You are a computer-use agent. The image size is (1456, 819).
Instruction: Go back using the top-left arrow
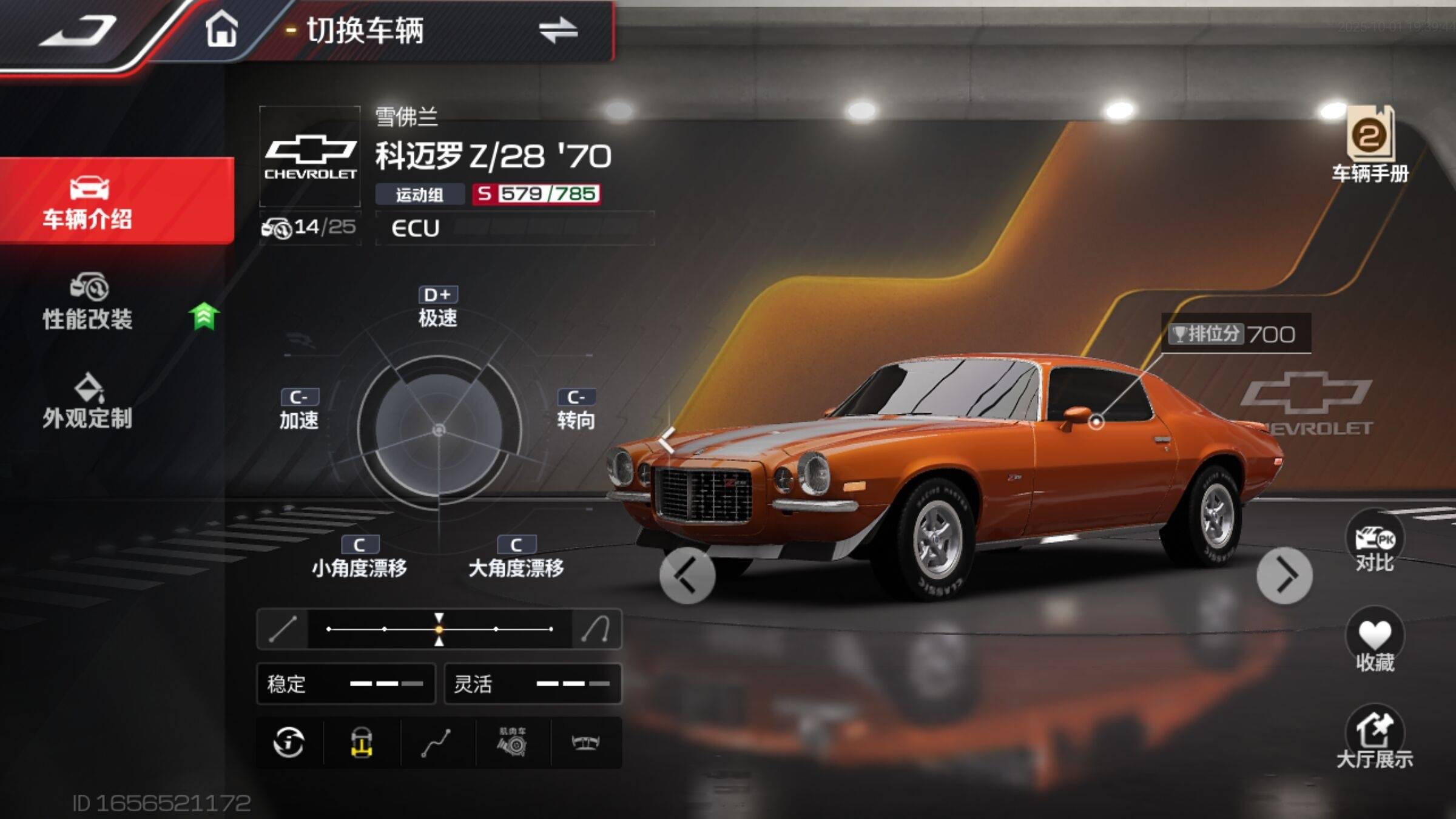pos(78,30)
